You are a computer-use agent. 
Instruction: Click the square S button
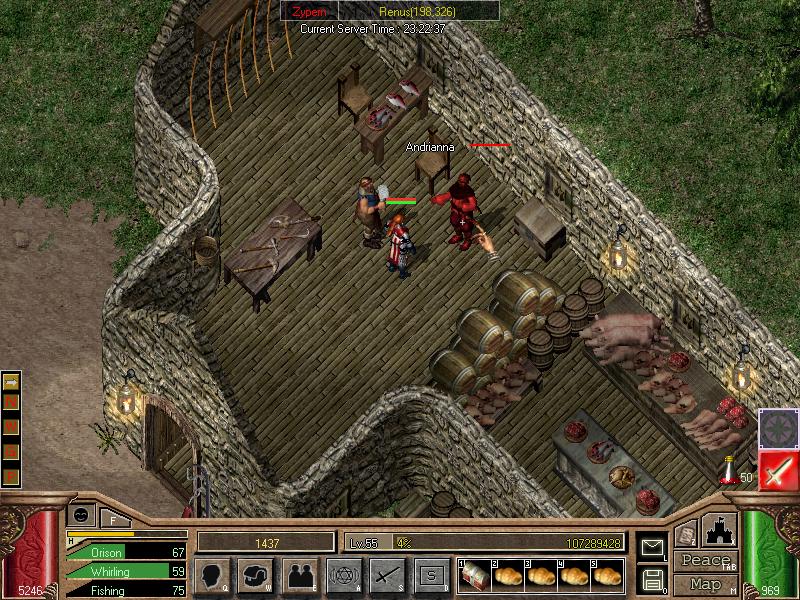tap(431, 575)
